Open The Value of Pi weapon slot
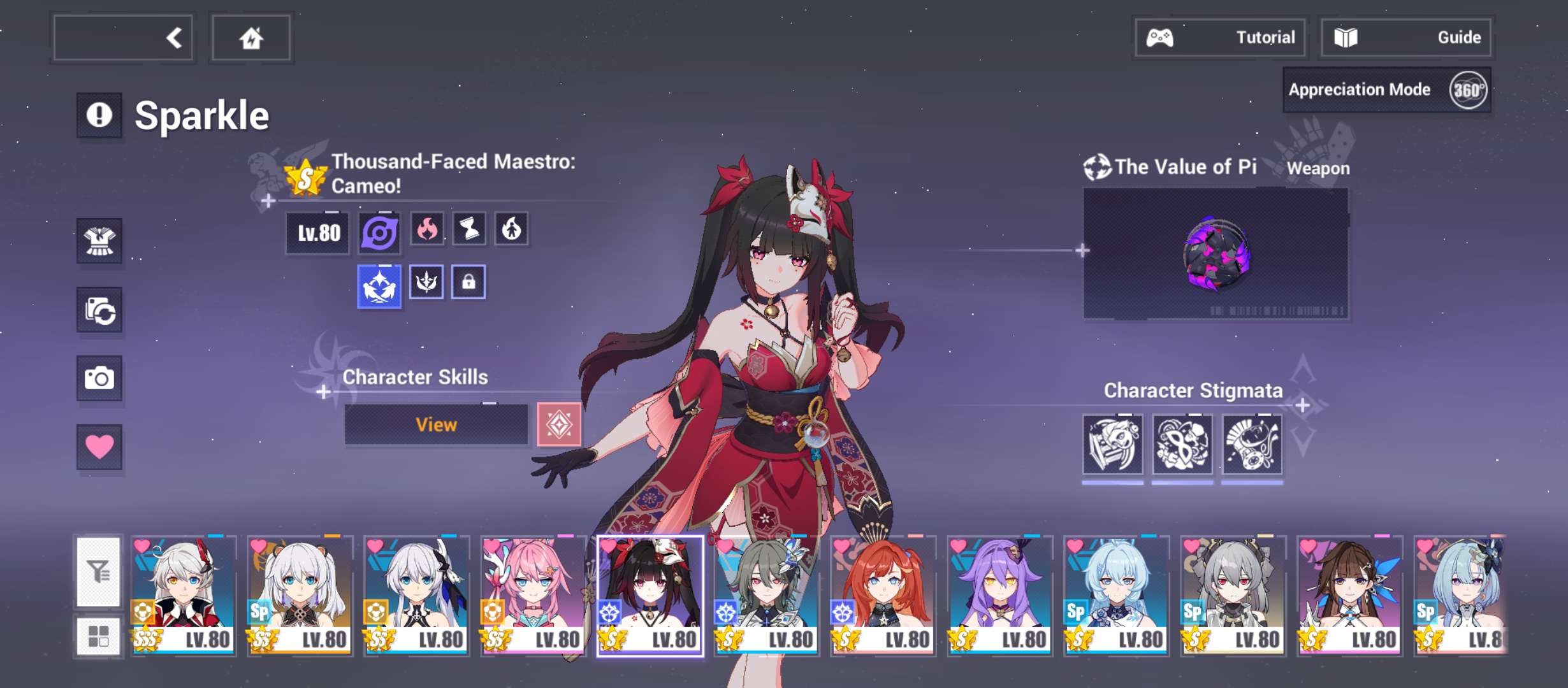The width and height of the screenshot is (1568, 688). tap(1215, 254)
